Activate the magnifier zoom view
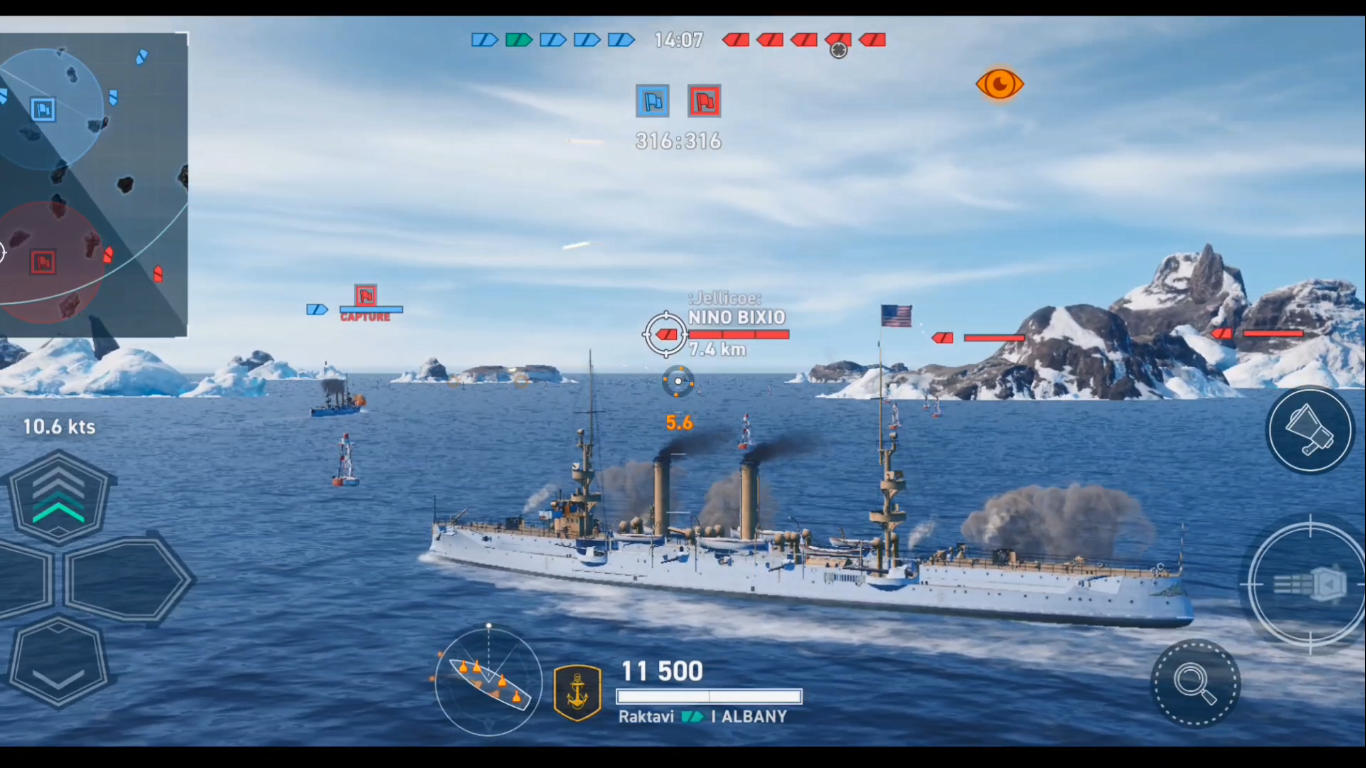 tap(1195, 683)
